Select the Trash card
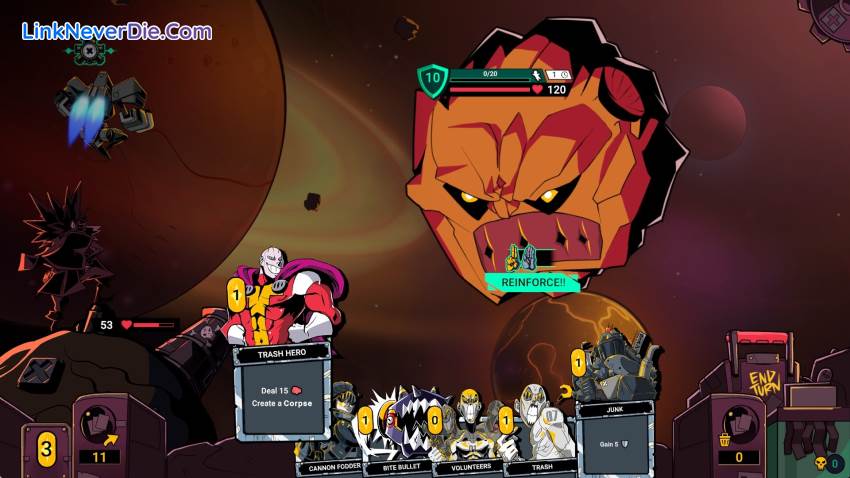The height and width of the screenshot is (478, 850). (538, 430)
